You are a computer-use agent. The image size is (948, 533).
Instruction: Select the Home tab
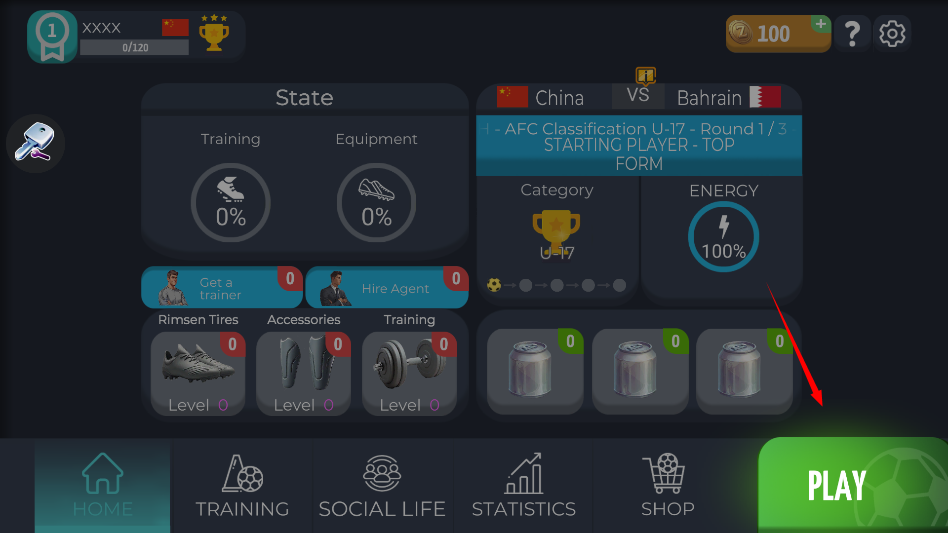102,487
